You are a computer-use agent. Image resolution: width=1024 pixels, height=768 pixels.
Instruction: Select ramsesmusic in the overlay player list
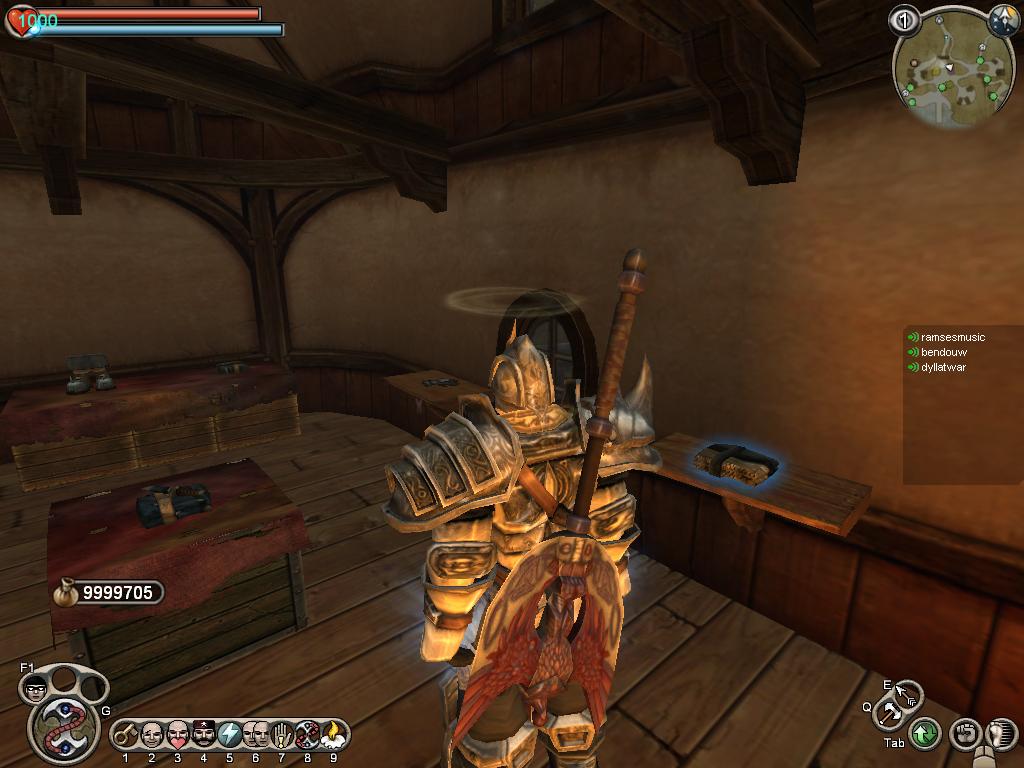click(952, 338)
